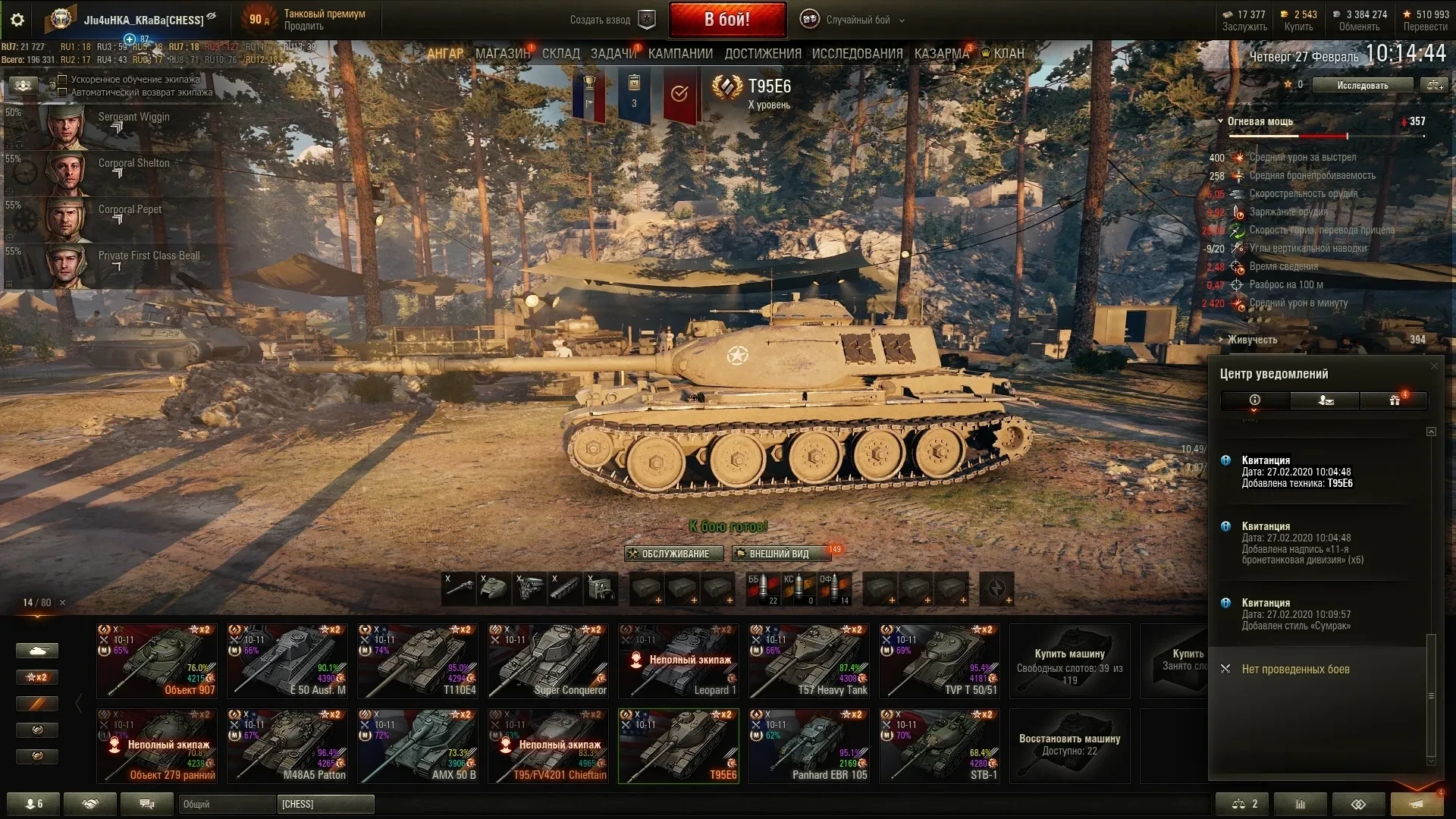Open the ИССЛЕДОВАНИЯ tab
Viewport: 1456px width, 819px height.
click(857, 54)
